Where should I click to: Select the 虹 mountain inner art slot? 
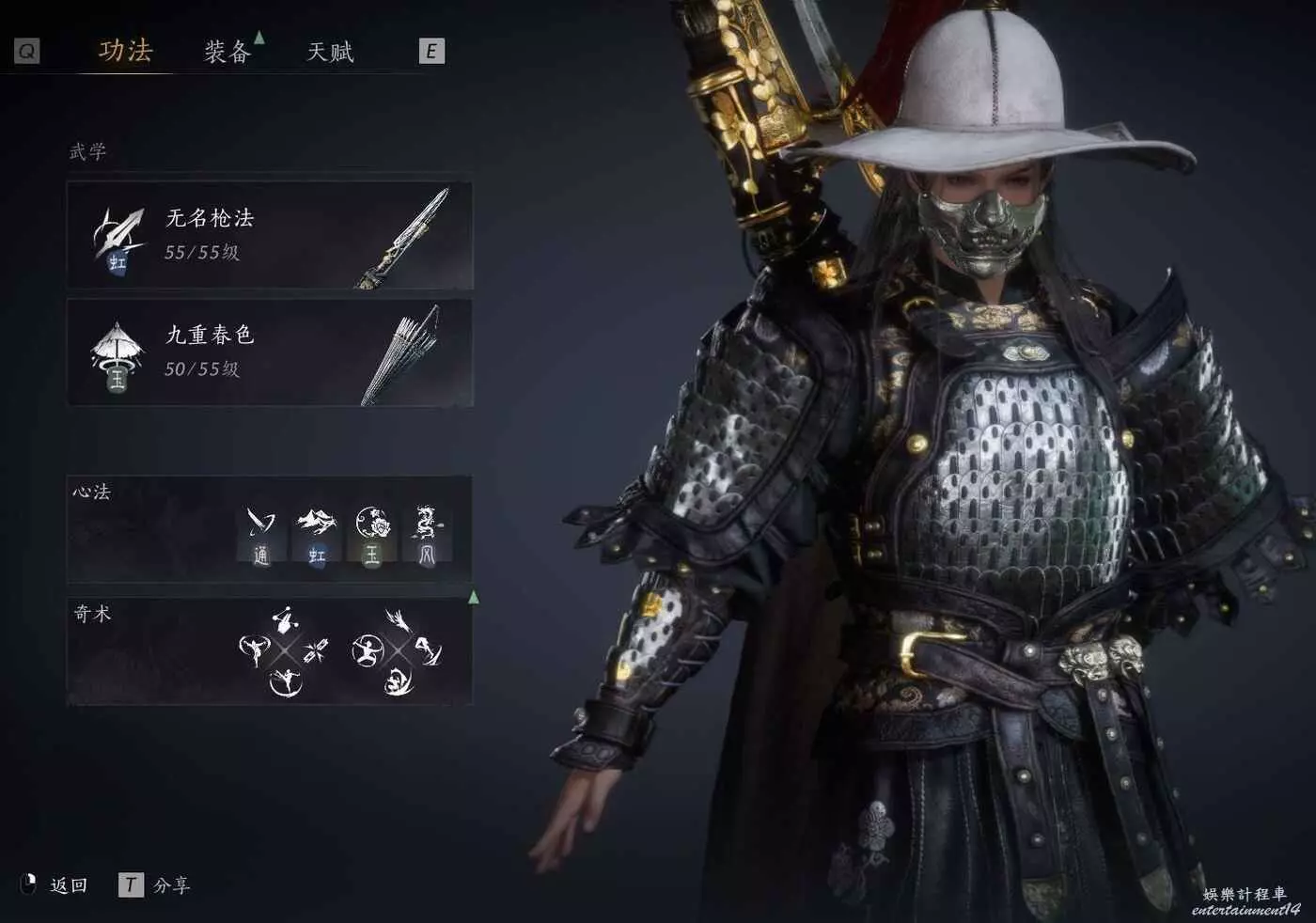(x=317, y=536)
